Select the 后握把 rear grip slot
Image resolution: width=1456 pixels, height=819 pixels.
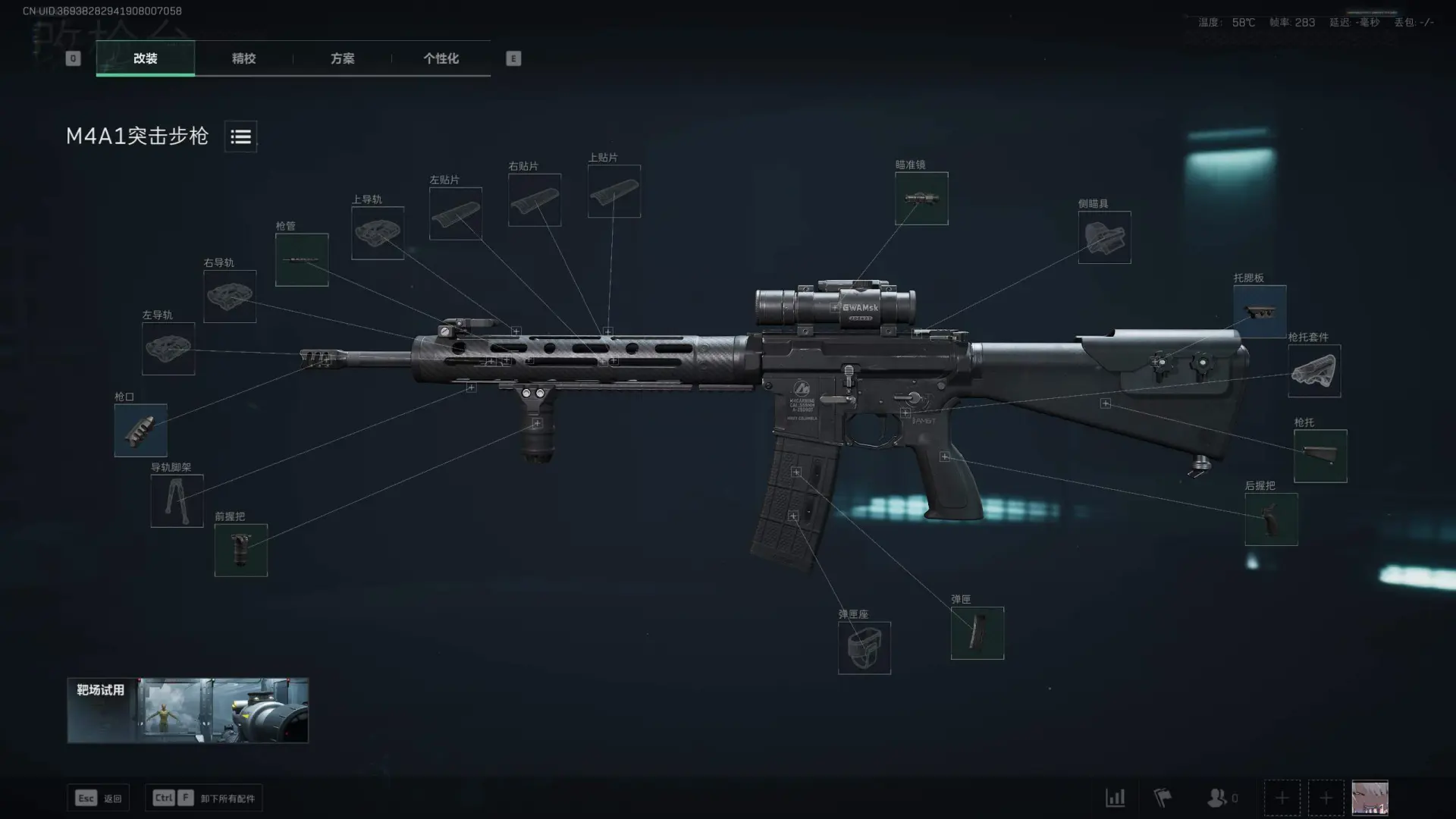pos(1271,519)
